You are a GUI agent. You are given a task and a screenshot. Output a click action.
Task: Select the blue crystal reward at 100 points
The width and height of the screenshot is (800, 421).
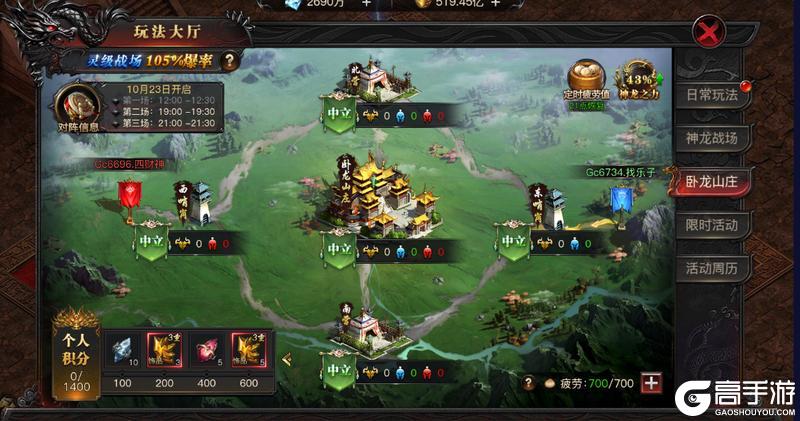coord(120,347)
